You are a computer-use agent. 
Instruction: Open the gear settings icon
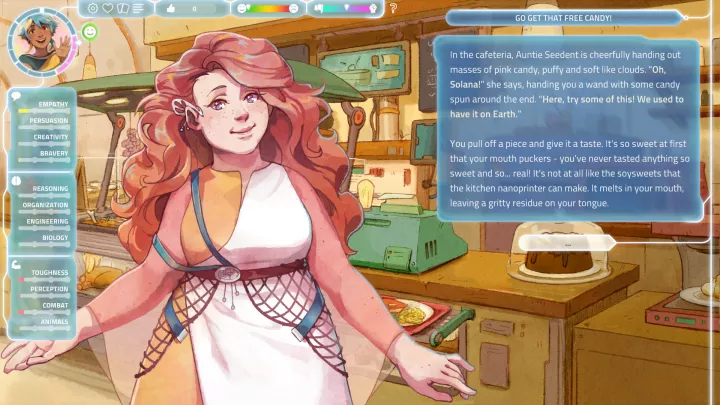coord(93,8)
